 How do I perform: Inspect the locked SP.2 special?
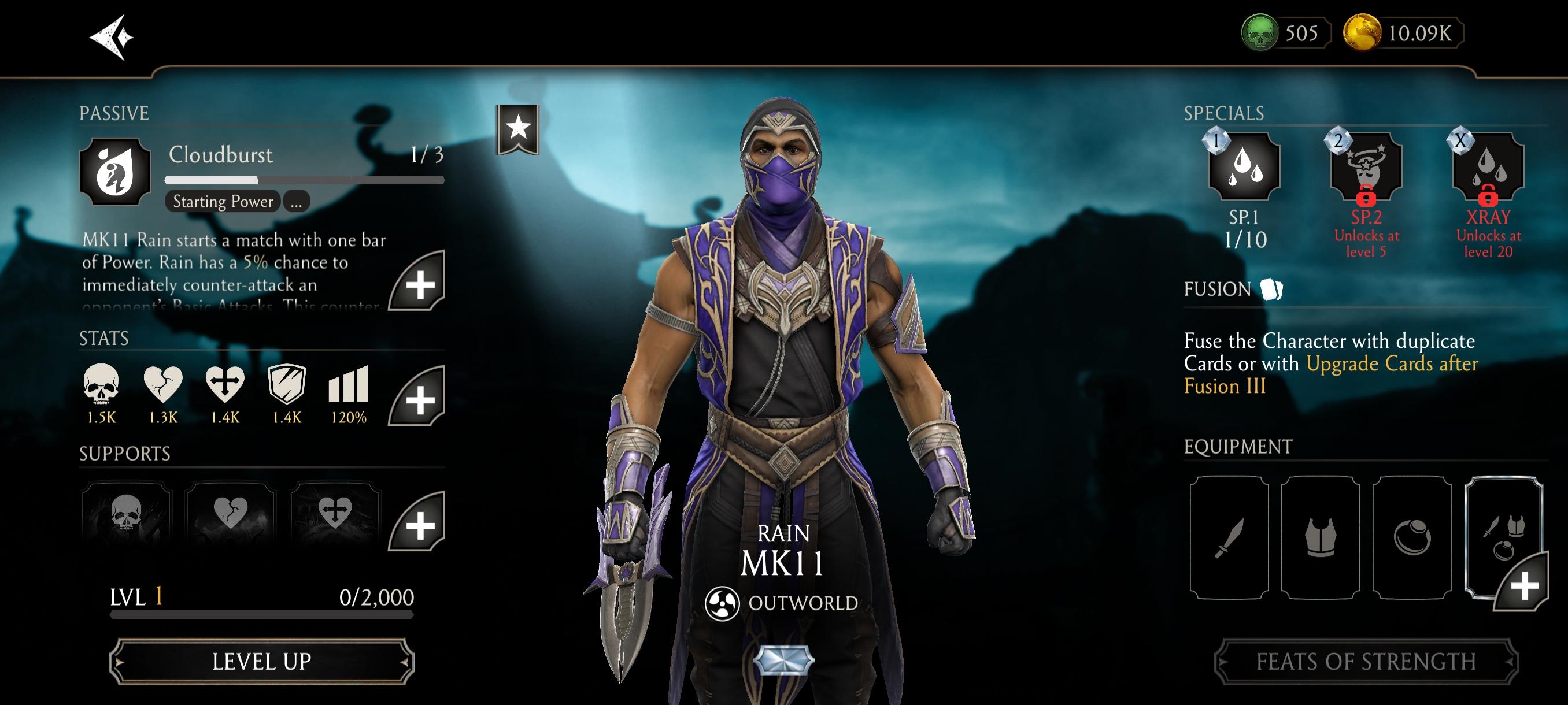pos(1366,166)
